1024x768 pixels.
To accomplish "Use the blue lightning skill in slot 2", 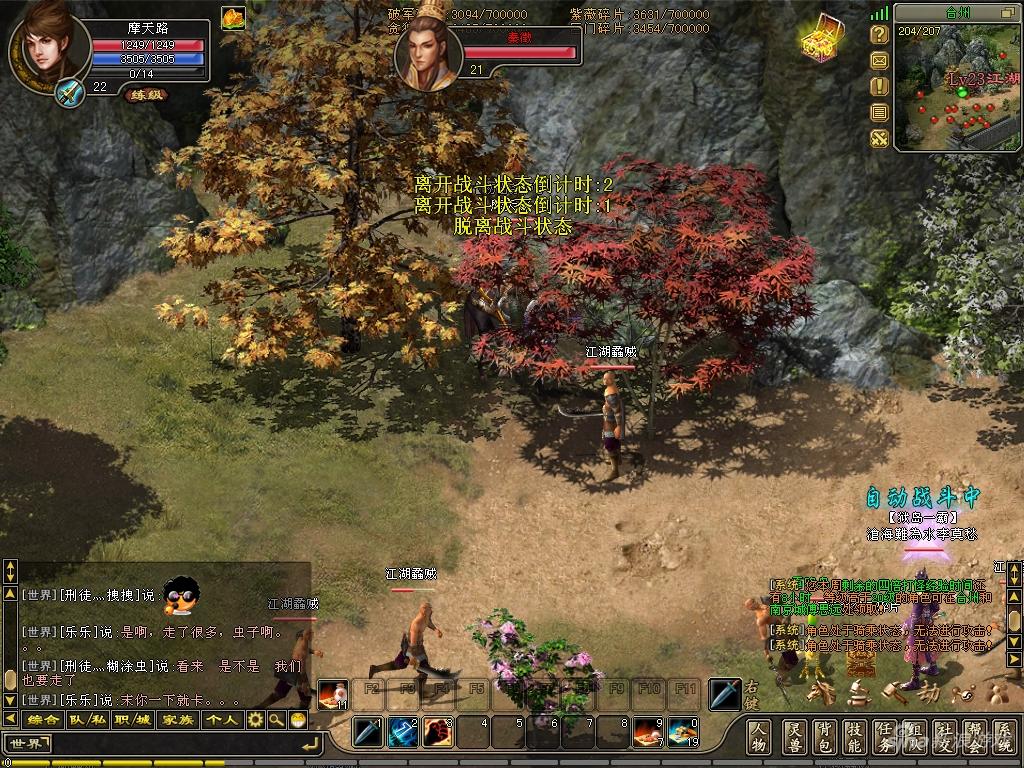I will 403,733.
